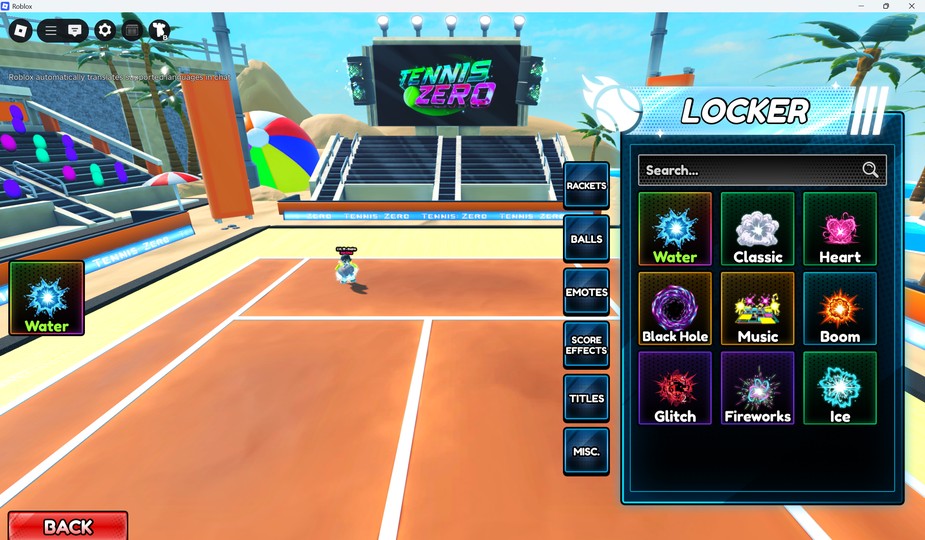Open the Titles category
The height and width of the screenshot is (540, 925).
click(x=586, y=398)
